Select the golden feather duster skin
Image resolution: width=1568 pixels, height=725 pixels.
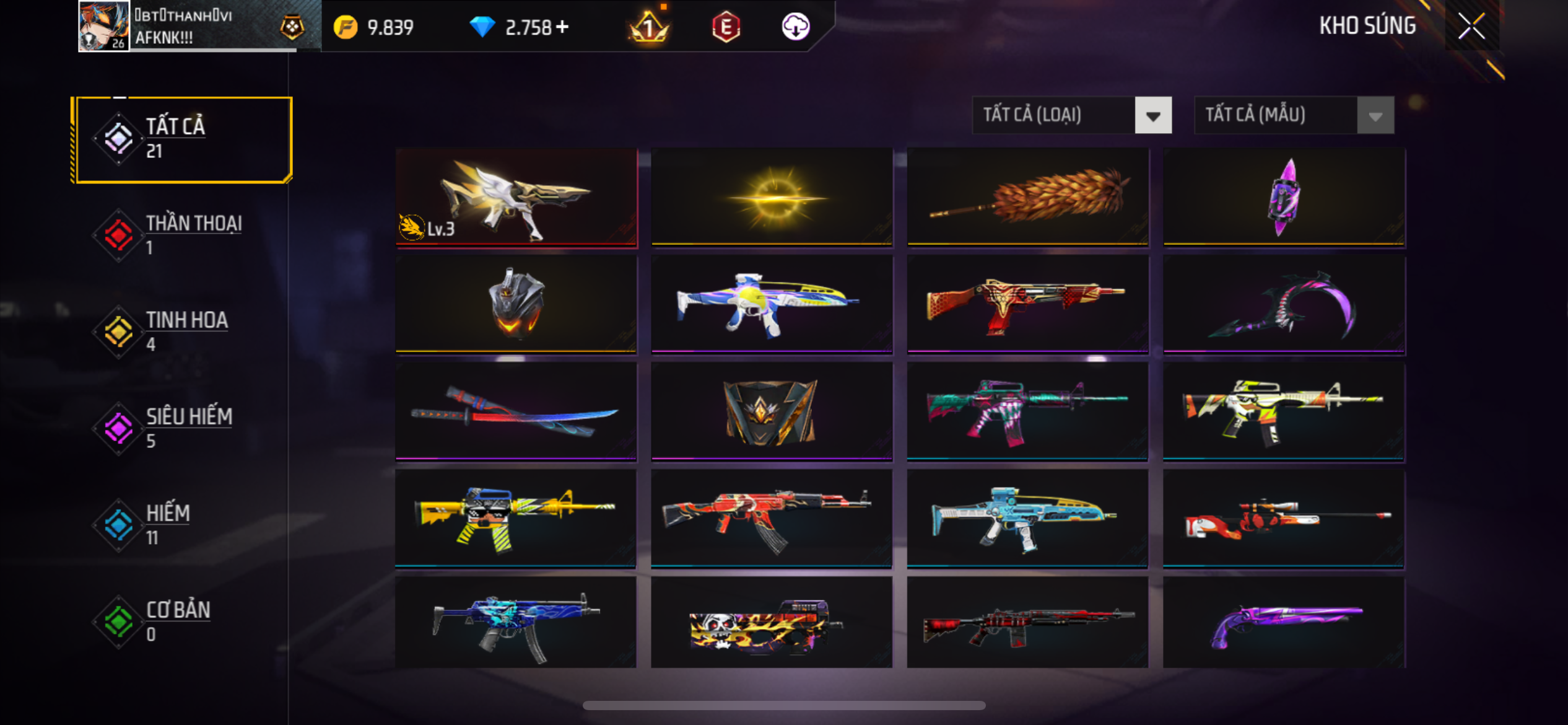click(x=1027, y=198)
